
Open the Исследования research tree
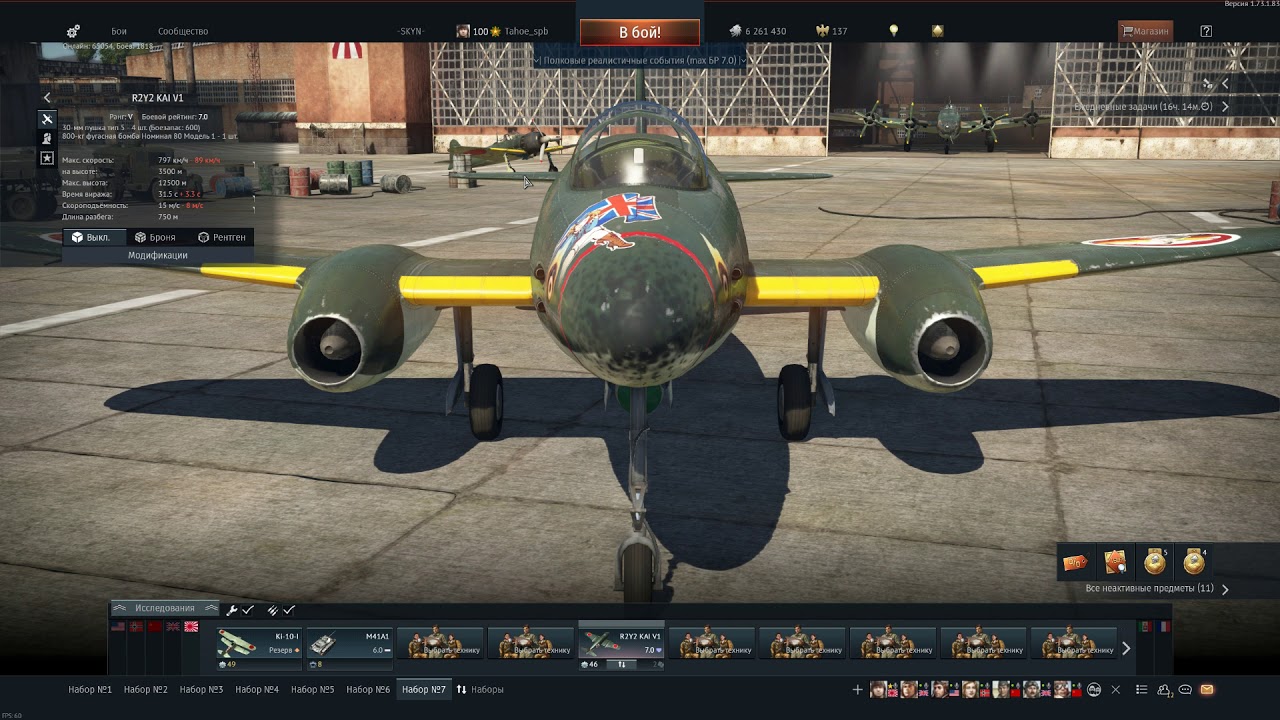(165, 608)
